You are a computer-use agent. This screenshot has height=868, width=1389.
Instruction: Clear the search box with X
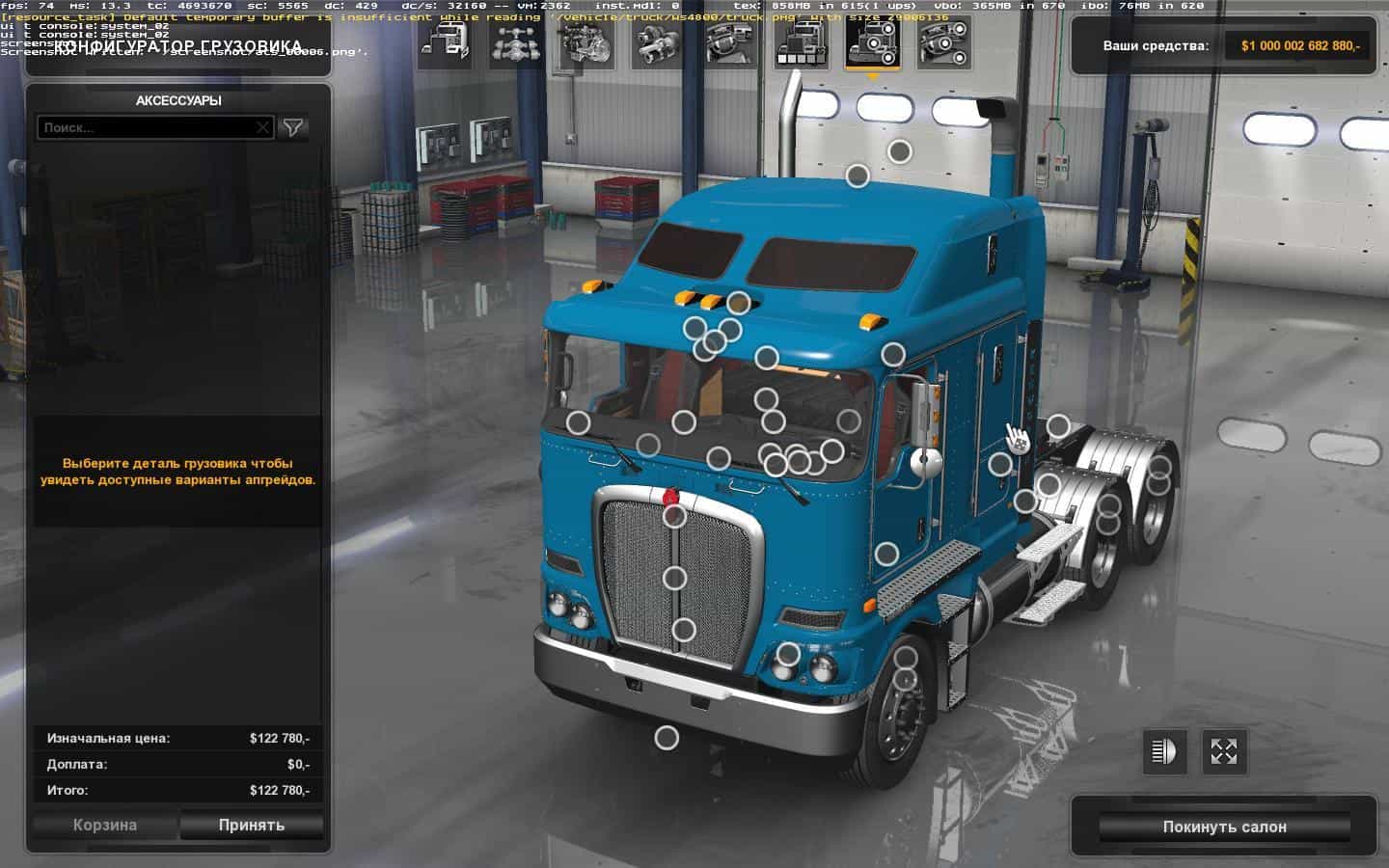[262, 127]
